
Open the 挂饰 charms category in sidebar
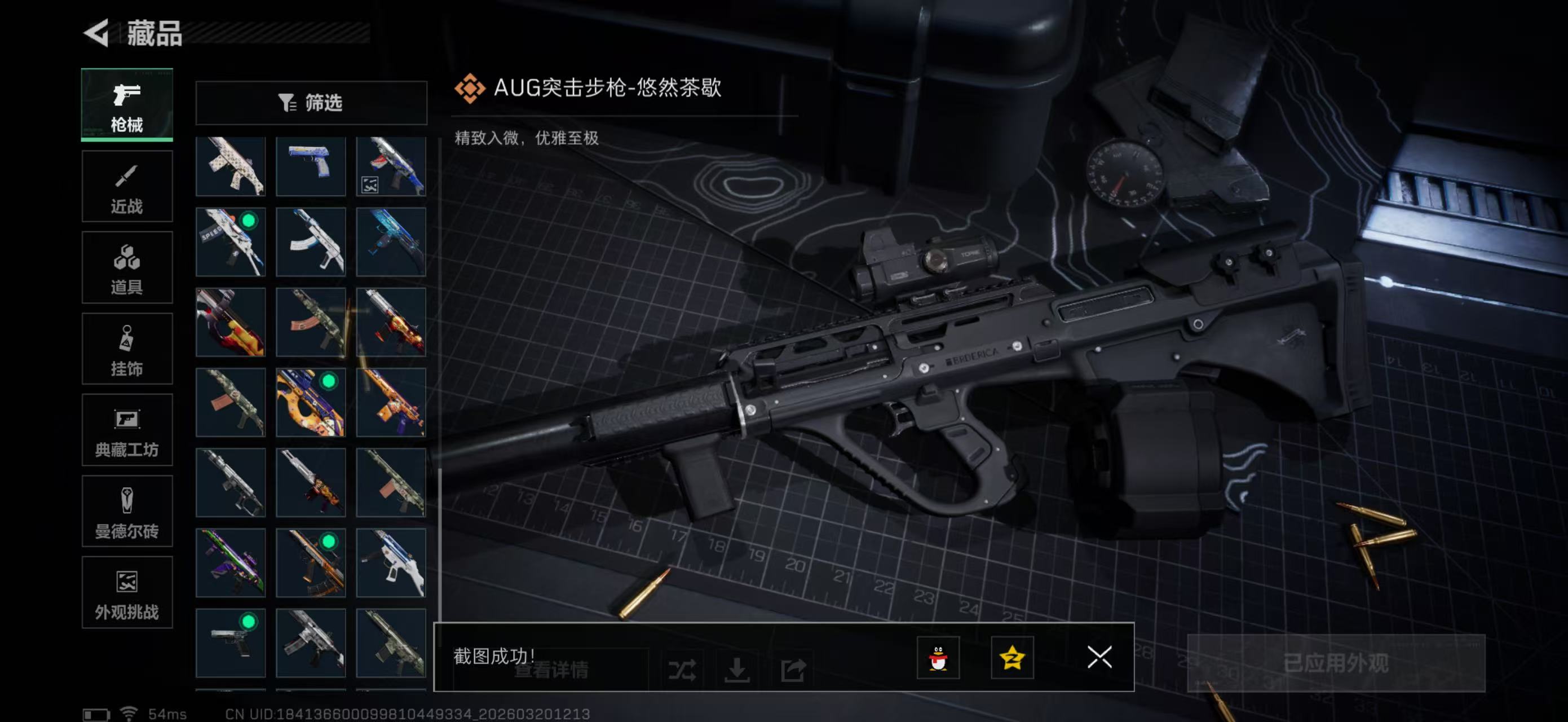pos(127,349)
